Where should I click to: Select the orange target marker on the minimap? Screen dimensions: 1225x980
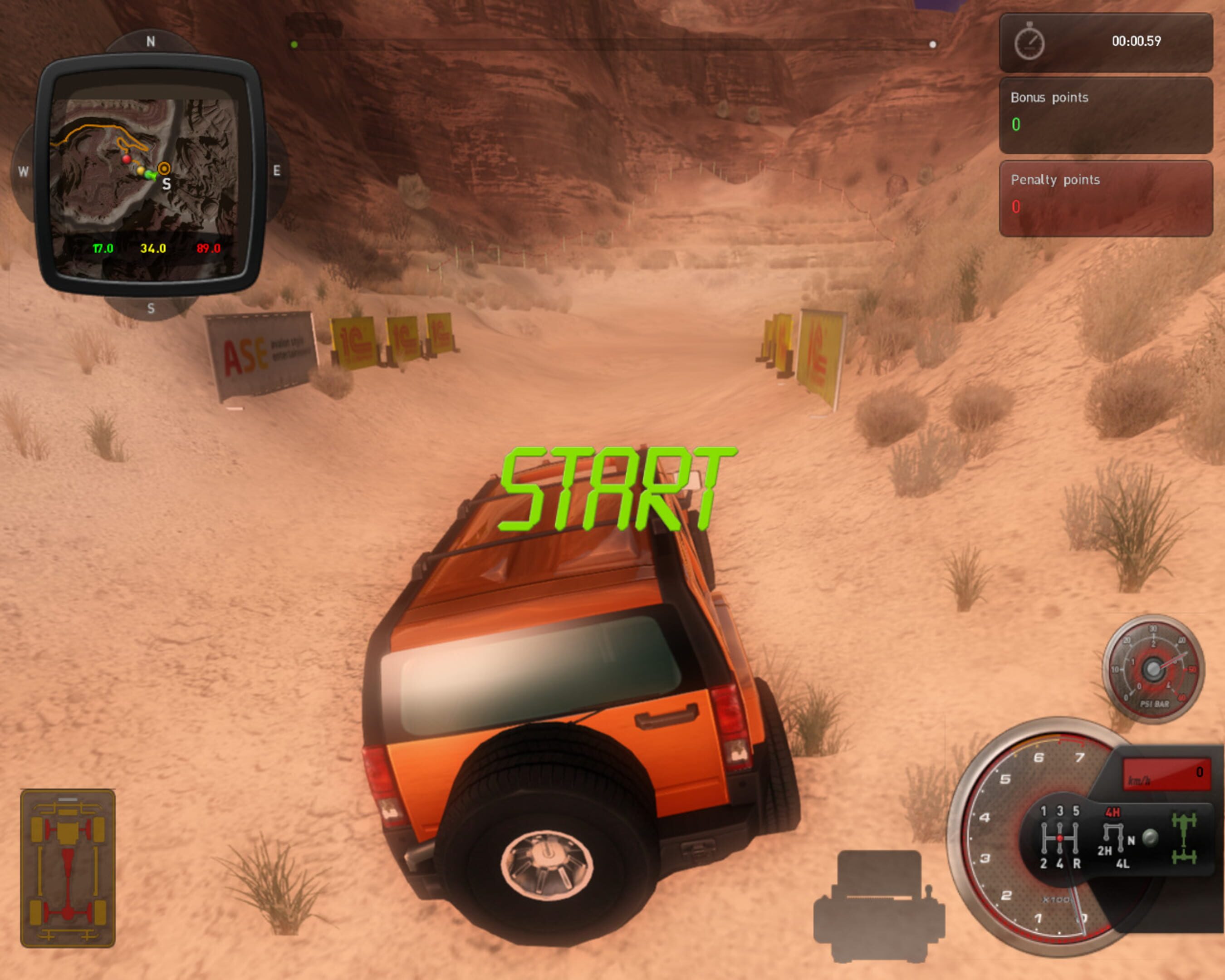coord(164,168)
